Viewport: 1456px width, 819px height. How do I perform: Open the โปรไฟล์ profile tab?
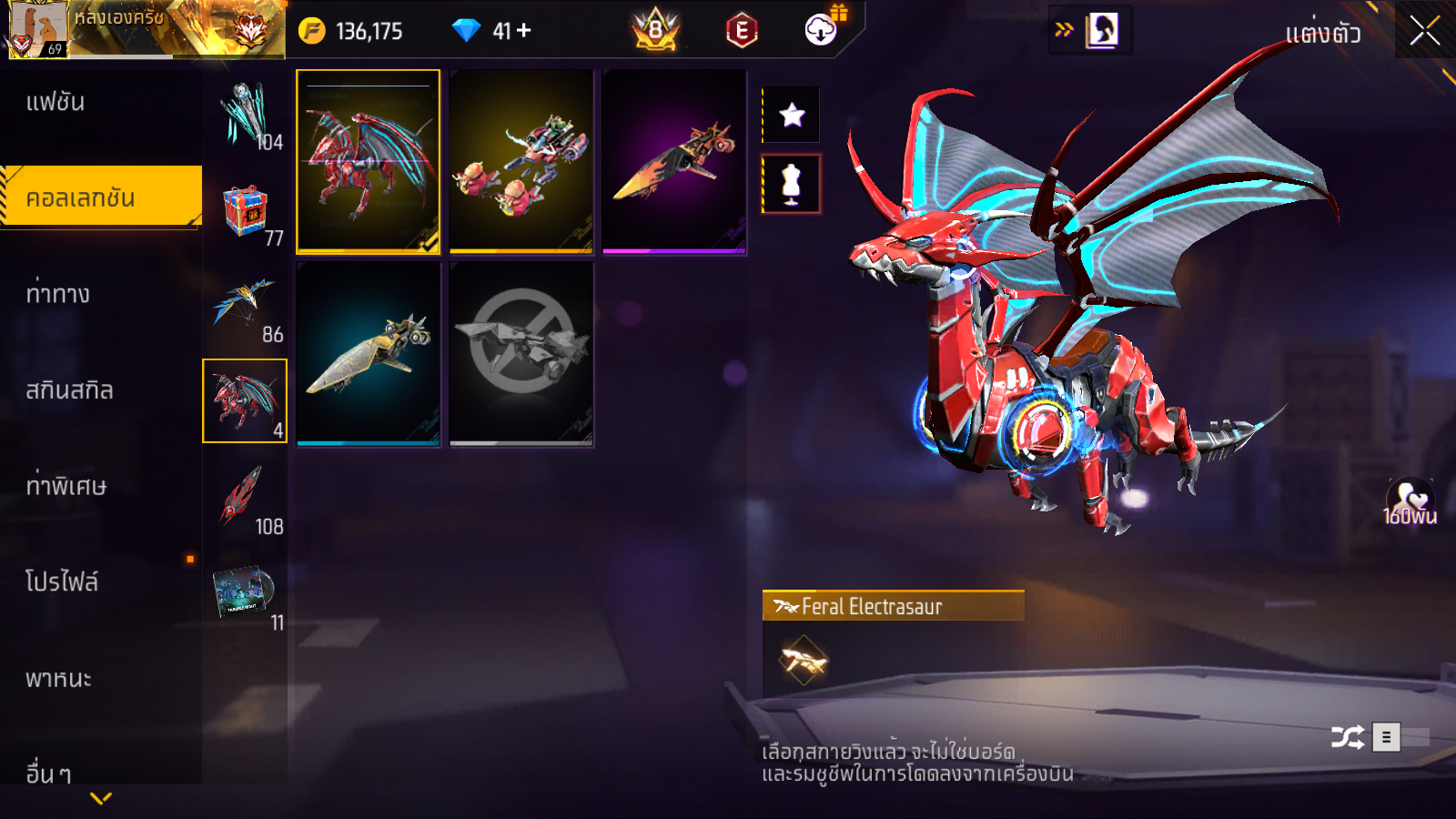tap(61, 582)
